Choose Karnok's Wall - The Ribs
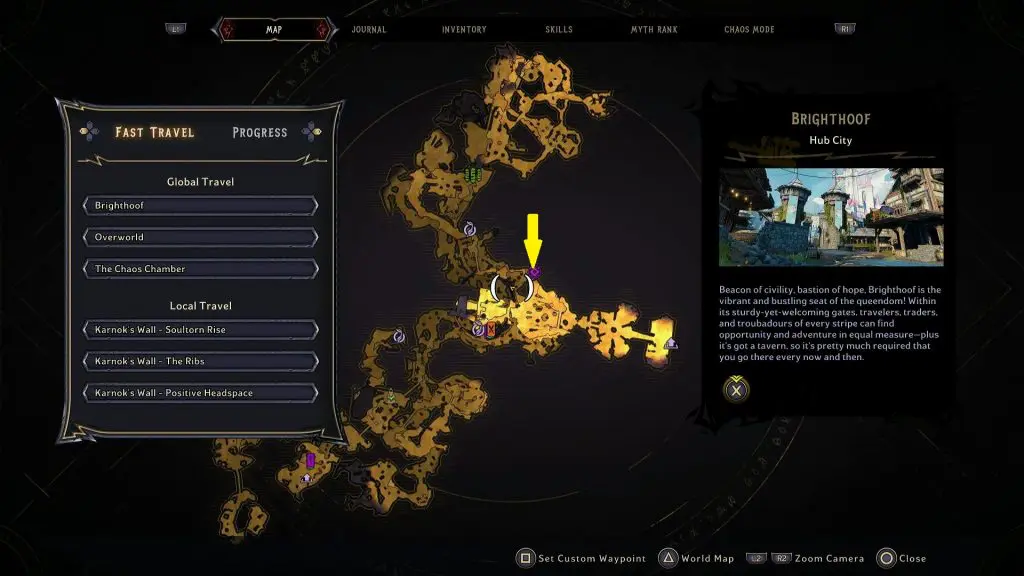 click(201, 361)
